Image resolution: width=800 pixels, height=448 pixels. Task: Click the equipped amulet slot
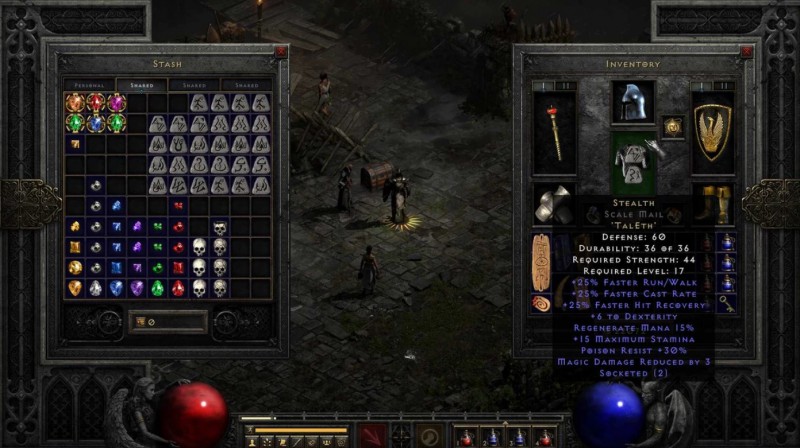pos(673,127)
